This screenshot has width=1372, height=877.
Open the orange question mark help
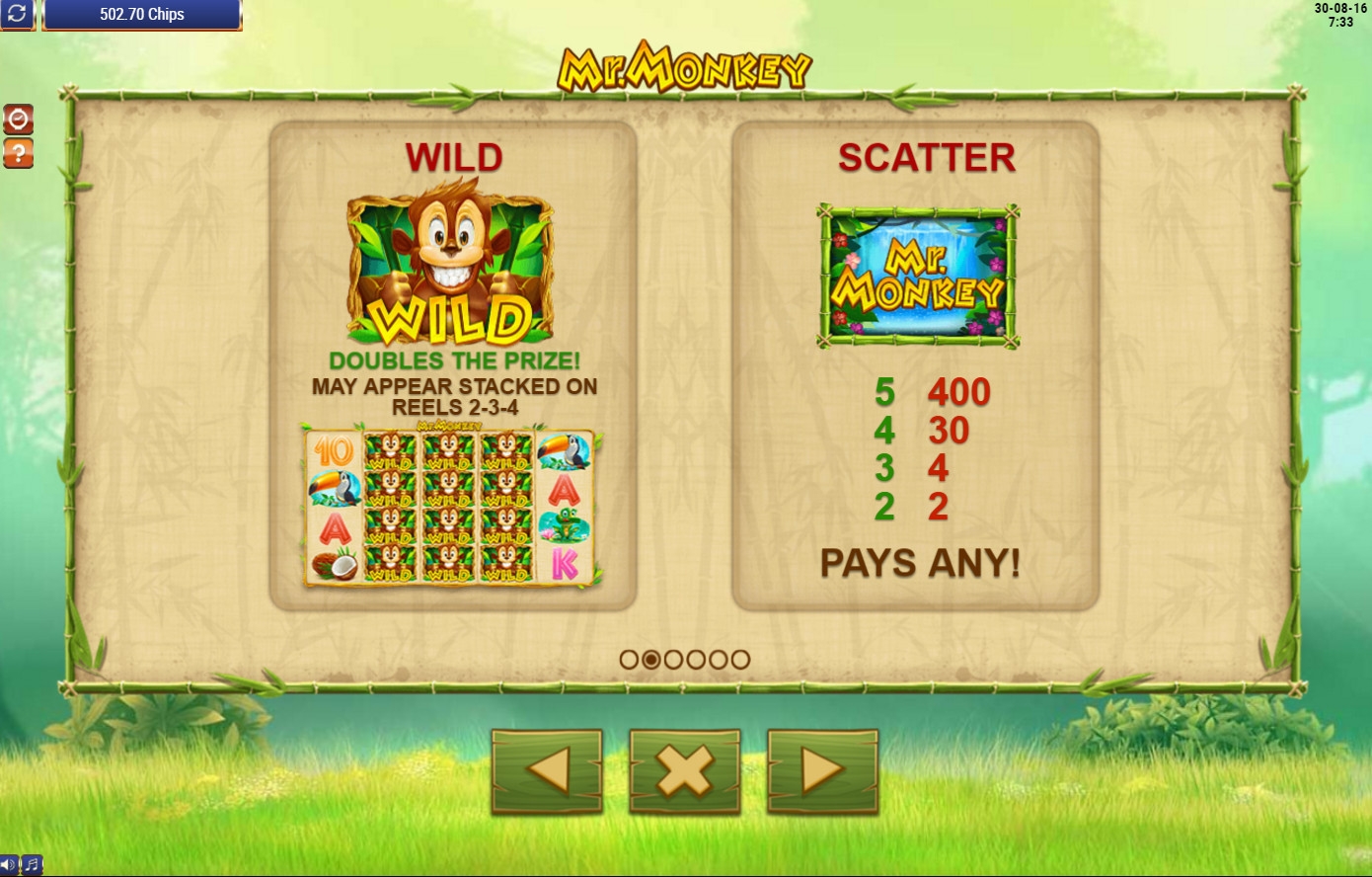[x=19, y=153]
